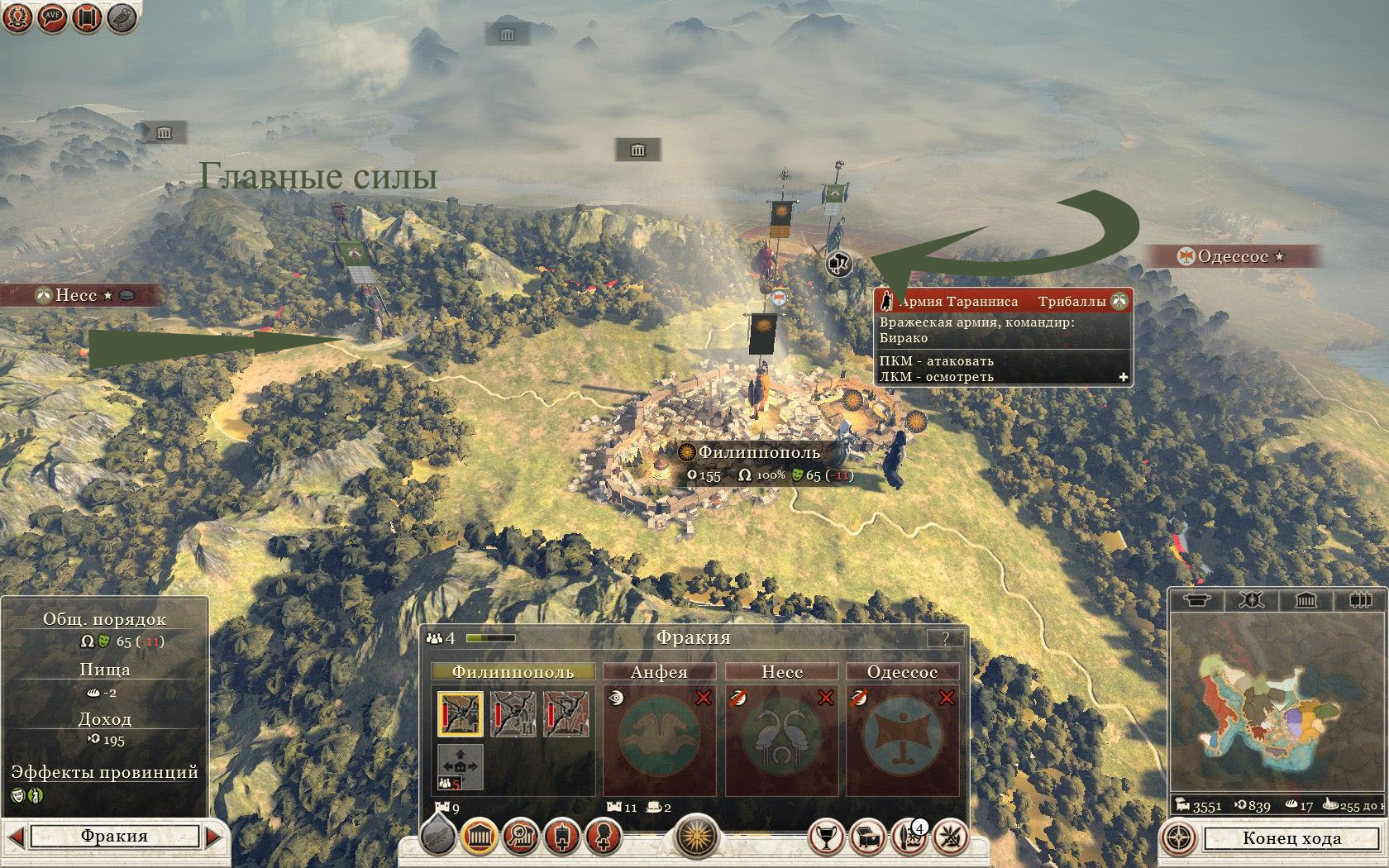Choose the highlighted damaged building slot
Screen dimensions: 1389x868
460,715
